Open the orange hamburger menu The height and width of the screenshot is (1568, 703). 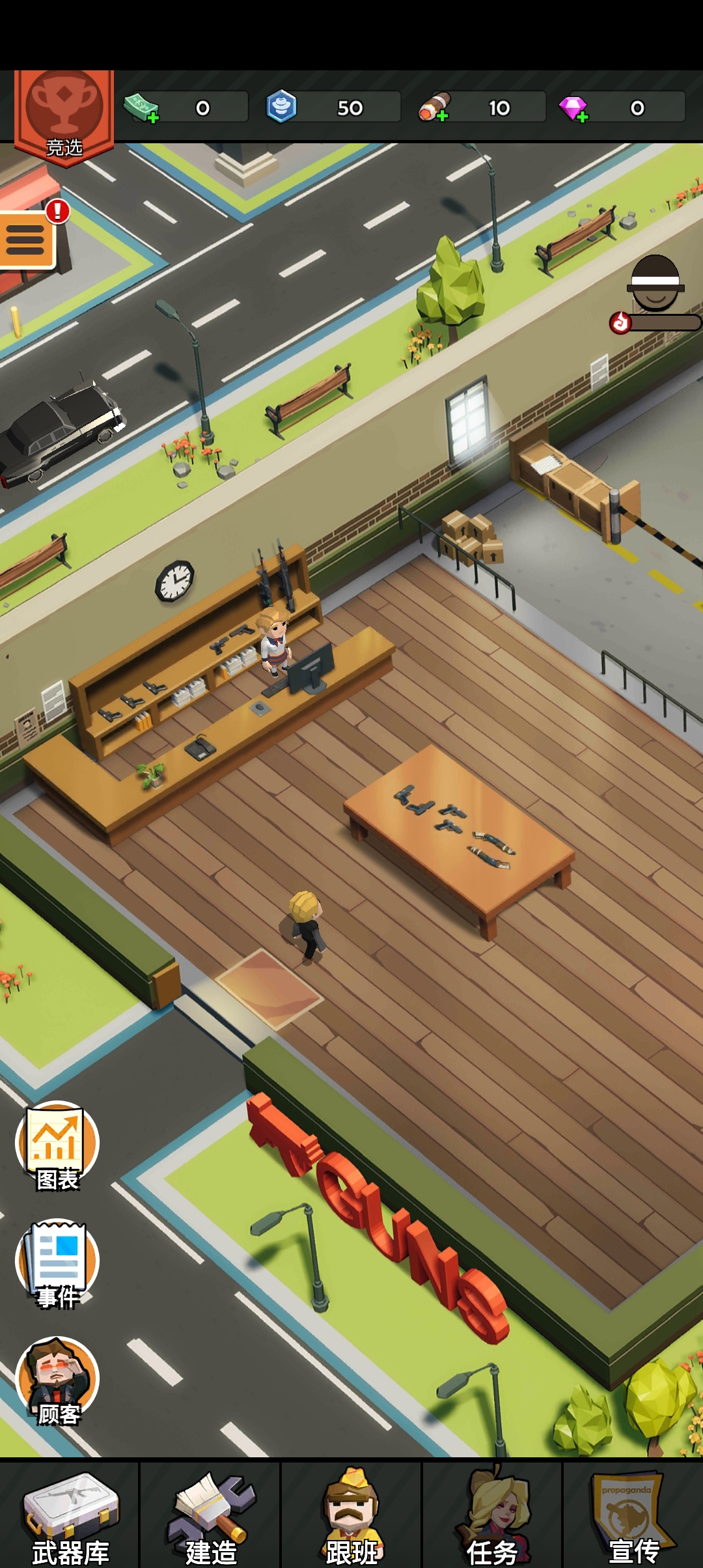pyautogui.click(x=26, y=240)
